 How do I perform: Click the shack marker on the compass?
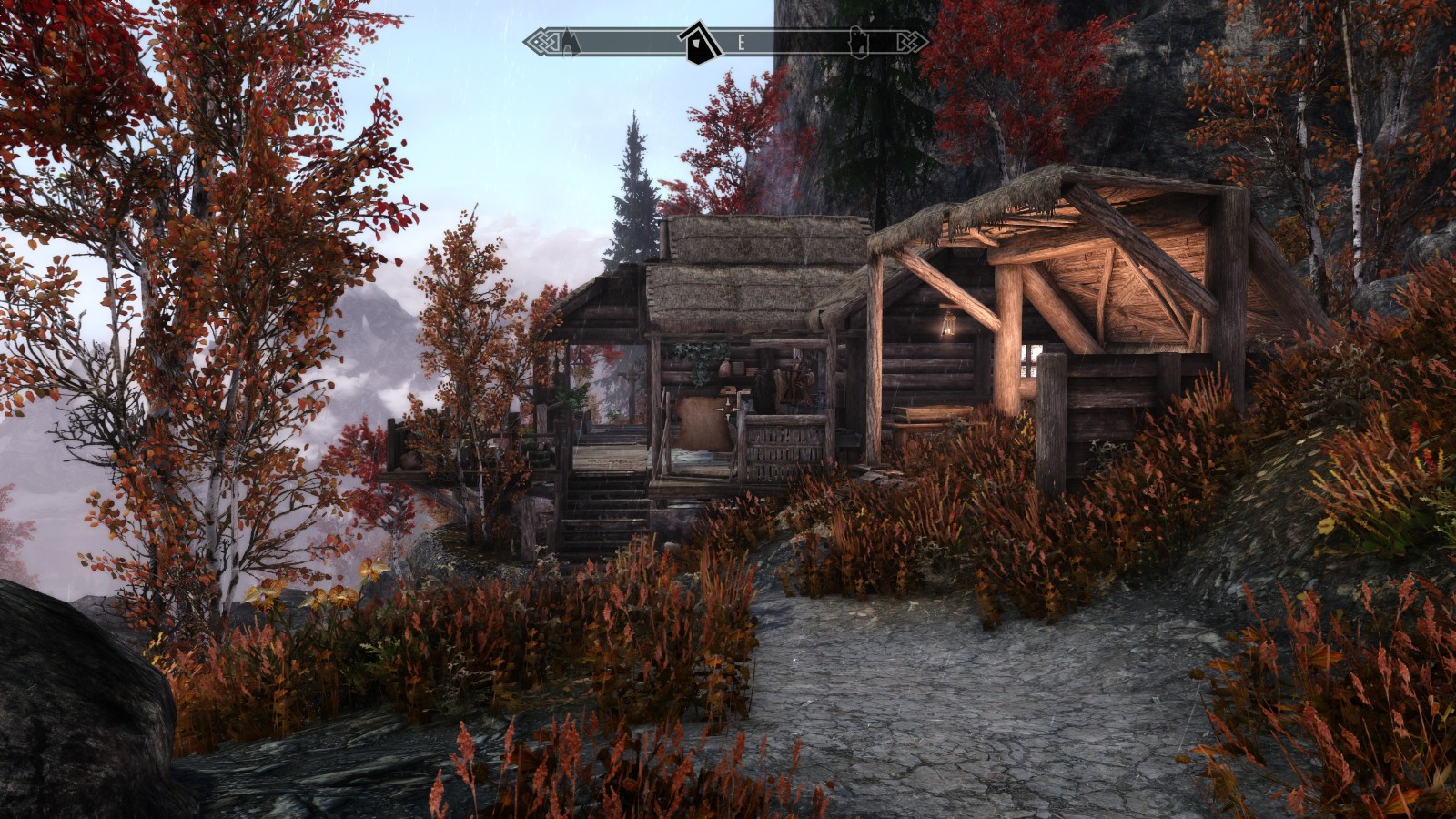tap(698, 42)
